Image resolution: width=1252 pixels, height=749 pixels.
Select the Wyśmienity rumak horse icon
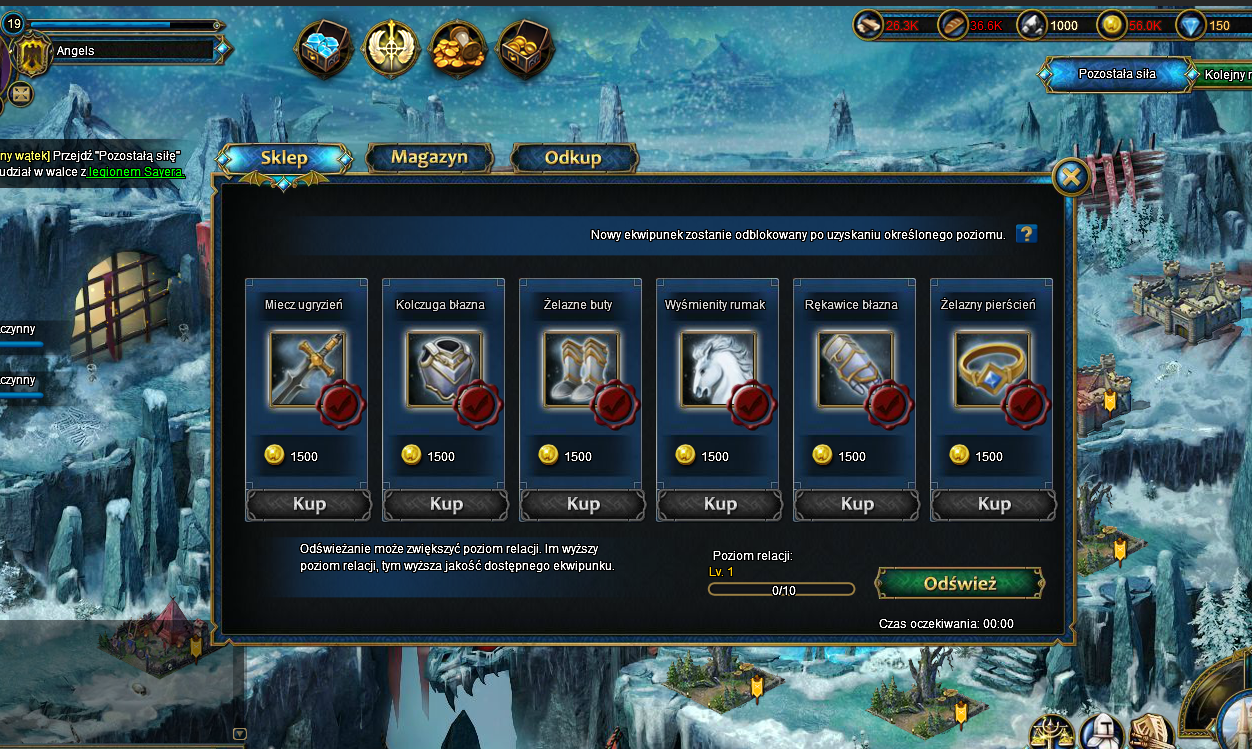coord(718,369)
